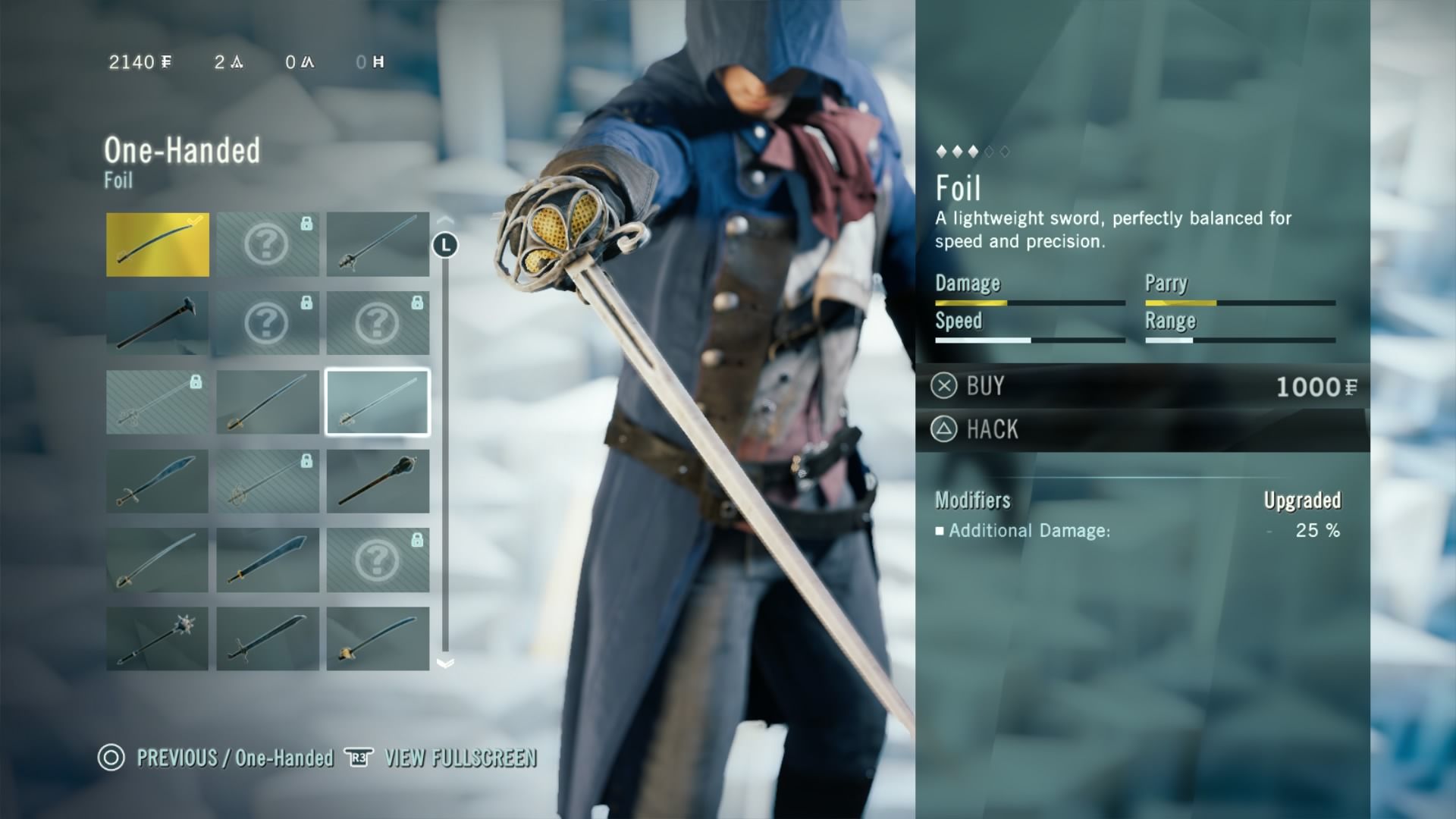Select the round-headed mace slot
The height and width of the screenshot is (819, 1456).
(378, 481)
